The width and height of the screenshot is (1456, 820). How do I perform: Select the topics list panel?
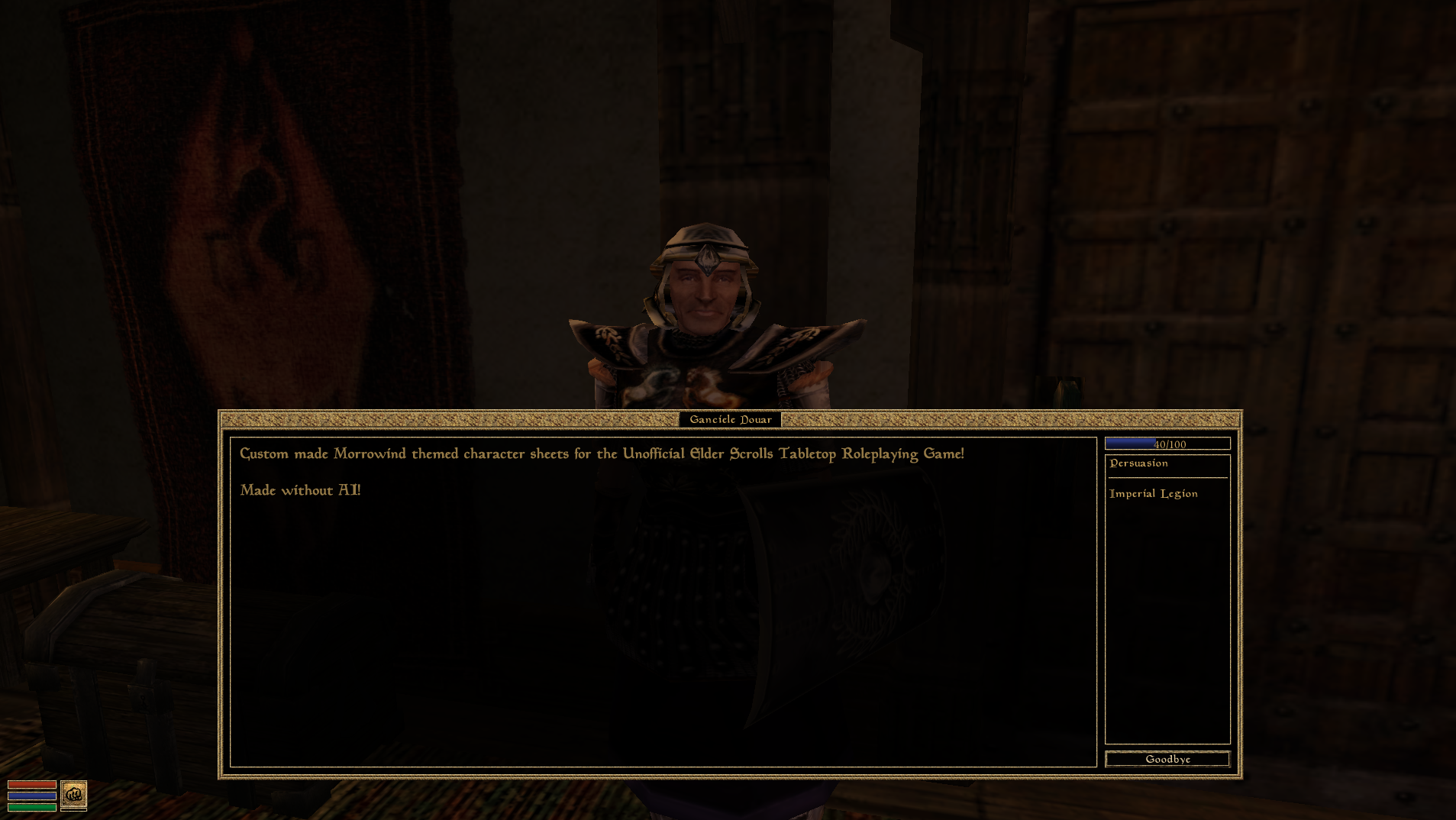tap(1167, 603)
